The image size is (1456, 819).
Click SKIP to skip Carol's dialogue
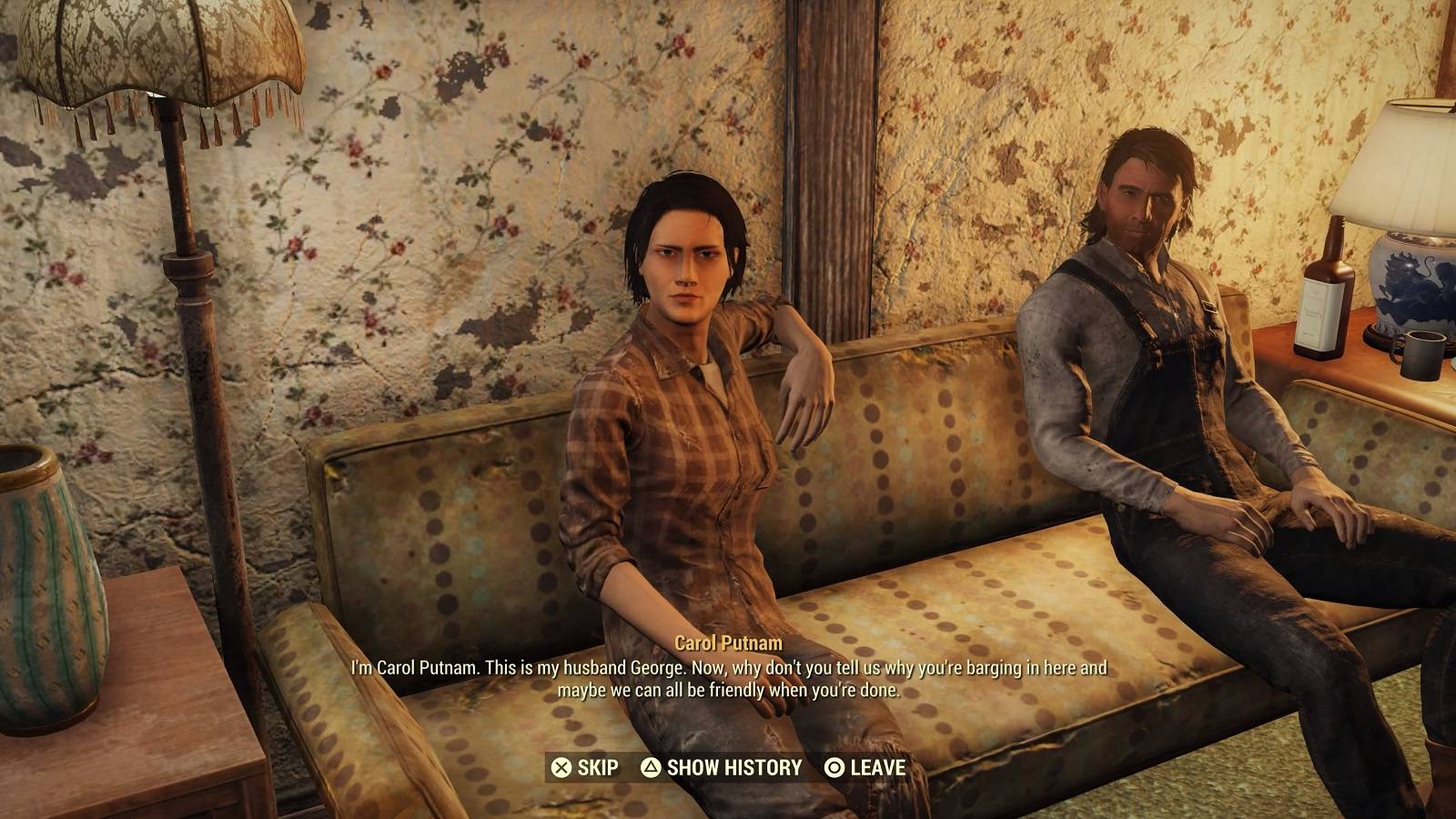click(596, 767)
